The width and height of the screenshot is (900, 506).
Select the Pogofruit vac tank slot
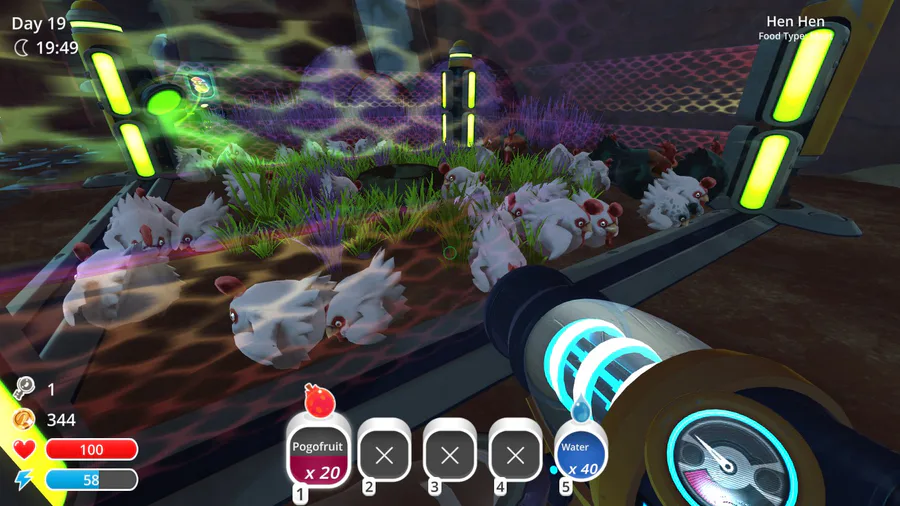319,454
